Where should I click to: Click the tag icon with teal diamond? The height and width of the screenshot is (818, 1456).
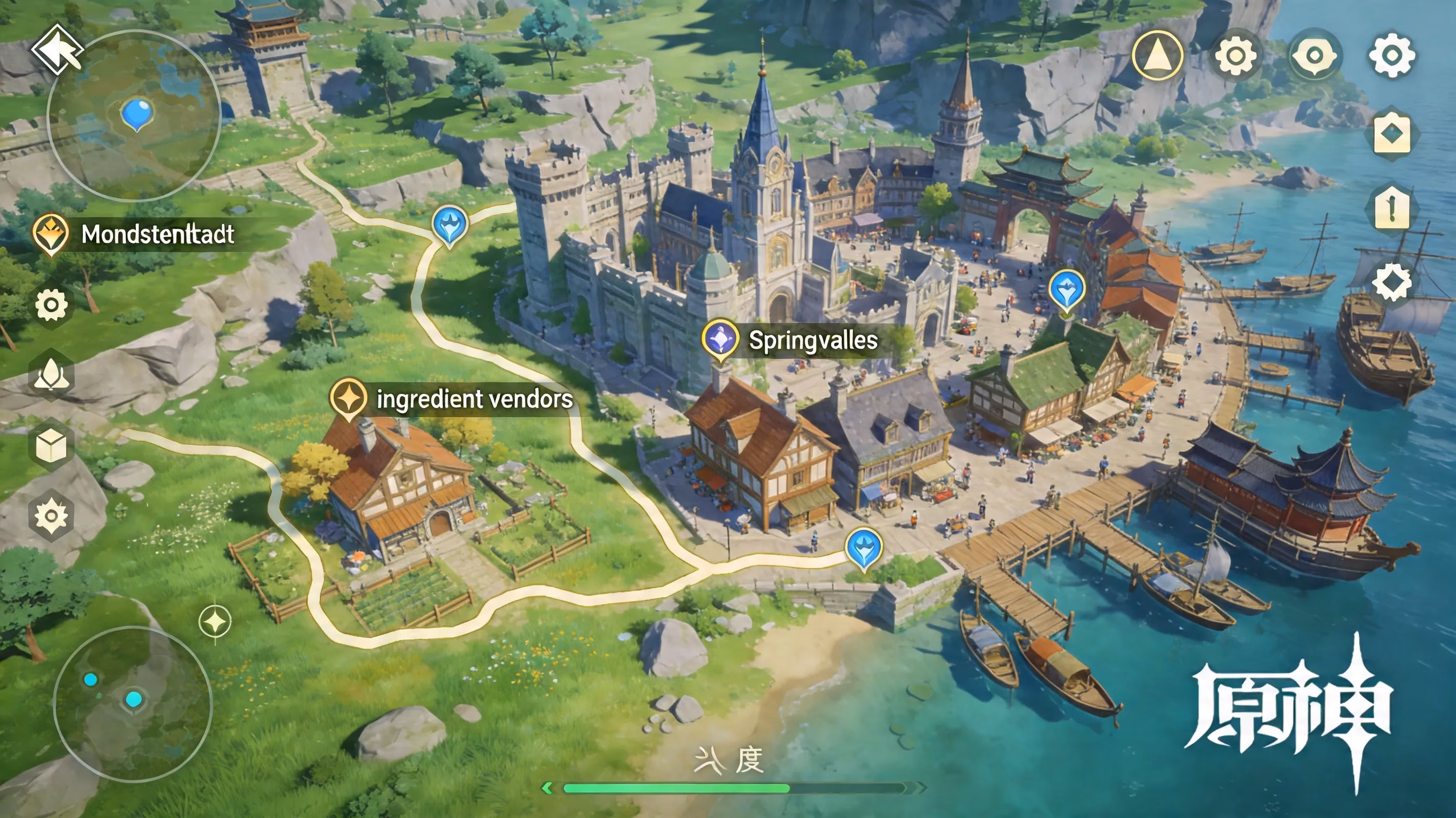point(1392,133)
